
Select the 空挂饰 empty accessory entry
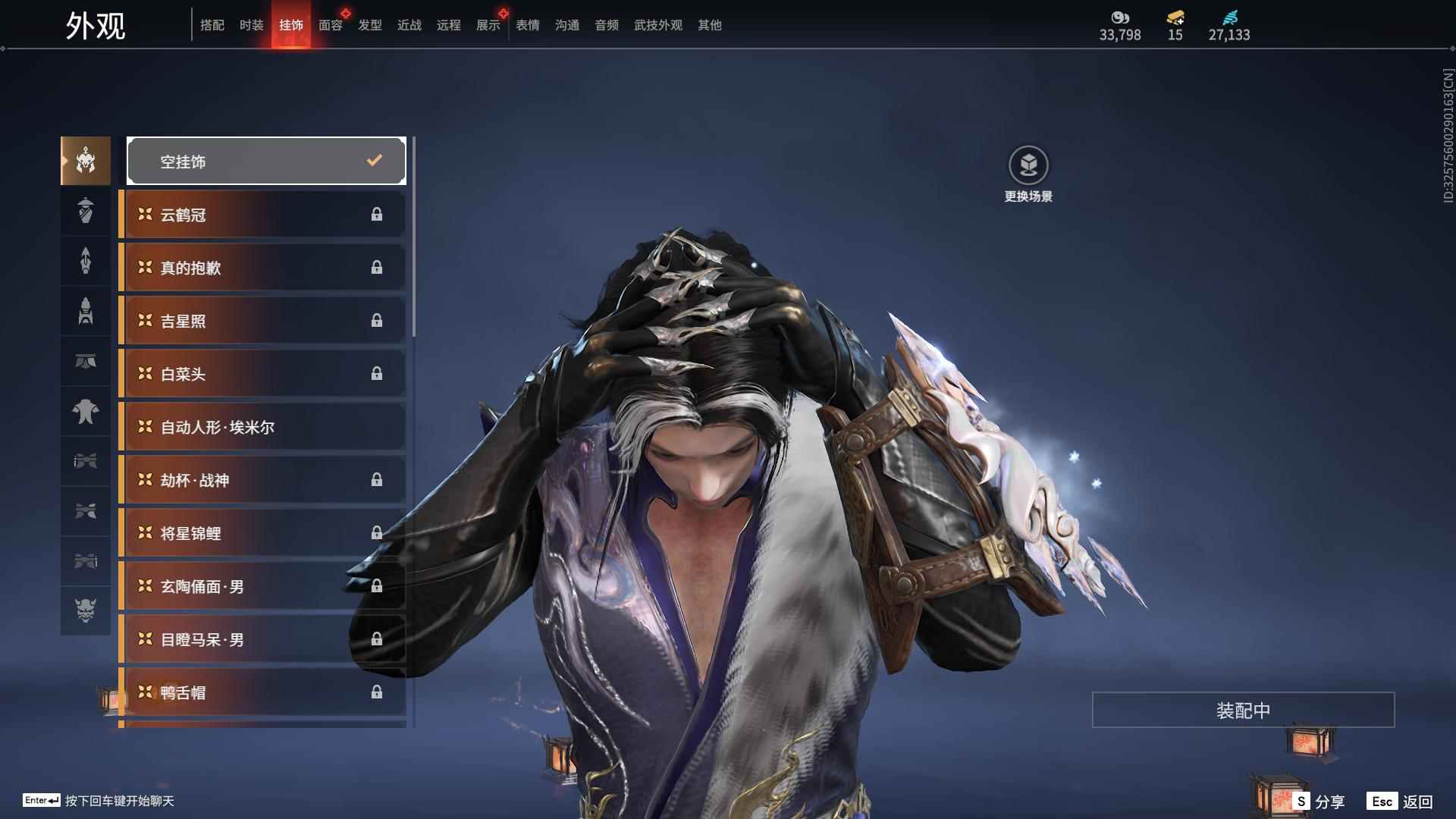(266, 161)
